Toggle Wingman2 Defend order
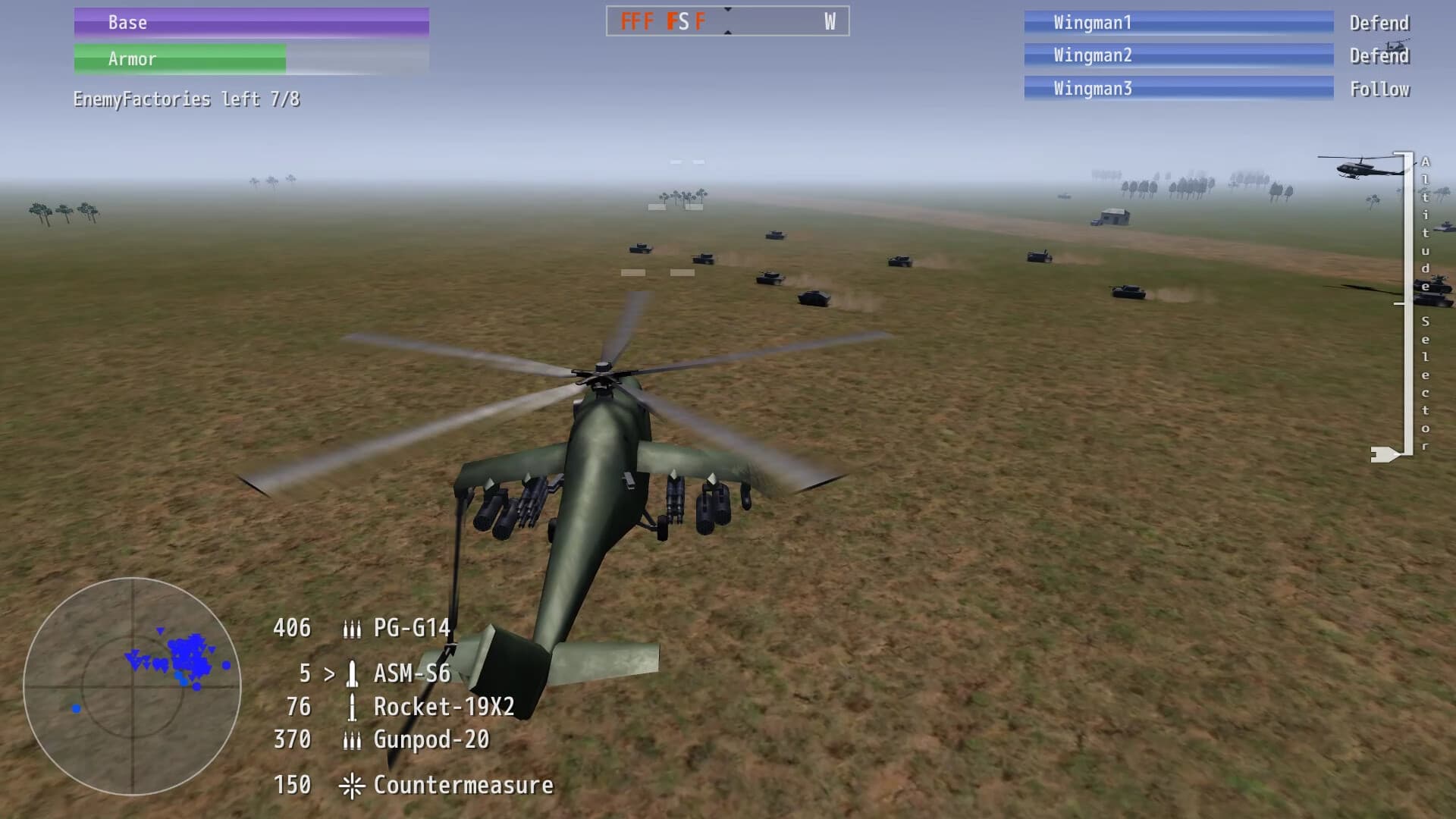Viewport: 1456px width, 819px height. tap(1379, 55)
